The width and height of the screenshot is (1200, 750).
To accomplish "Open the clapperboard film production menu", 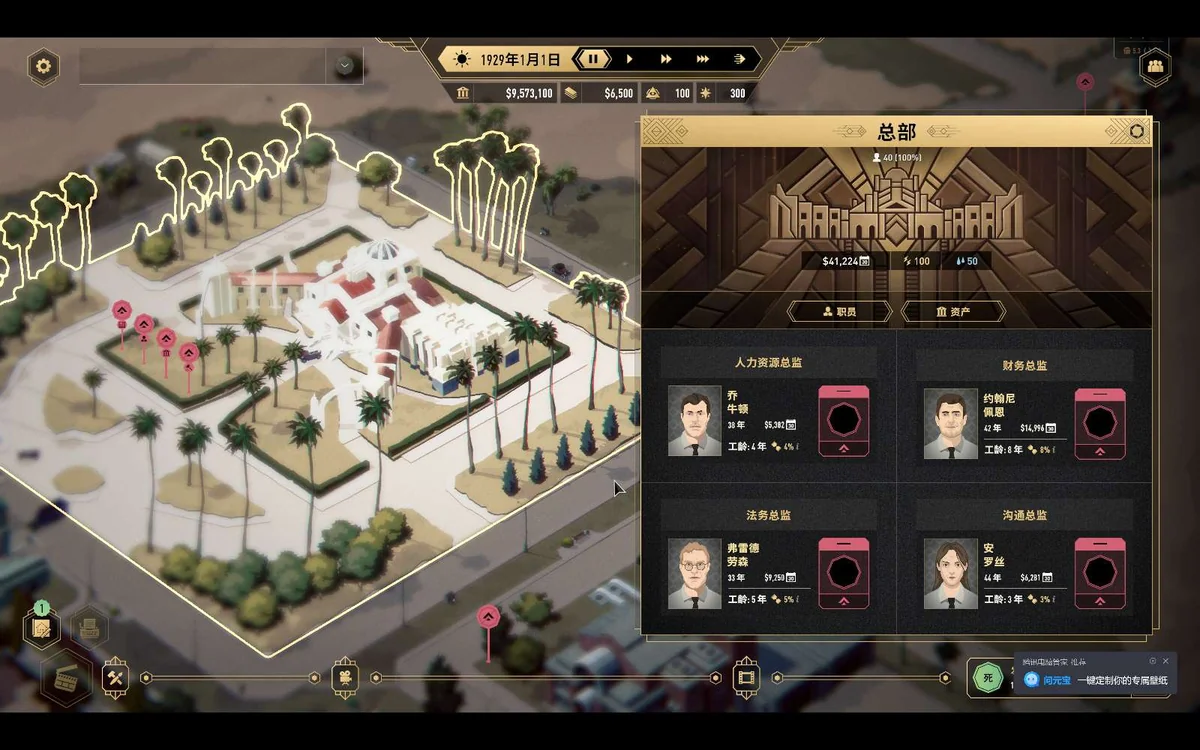I will click(67, 677).
